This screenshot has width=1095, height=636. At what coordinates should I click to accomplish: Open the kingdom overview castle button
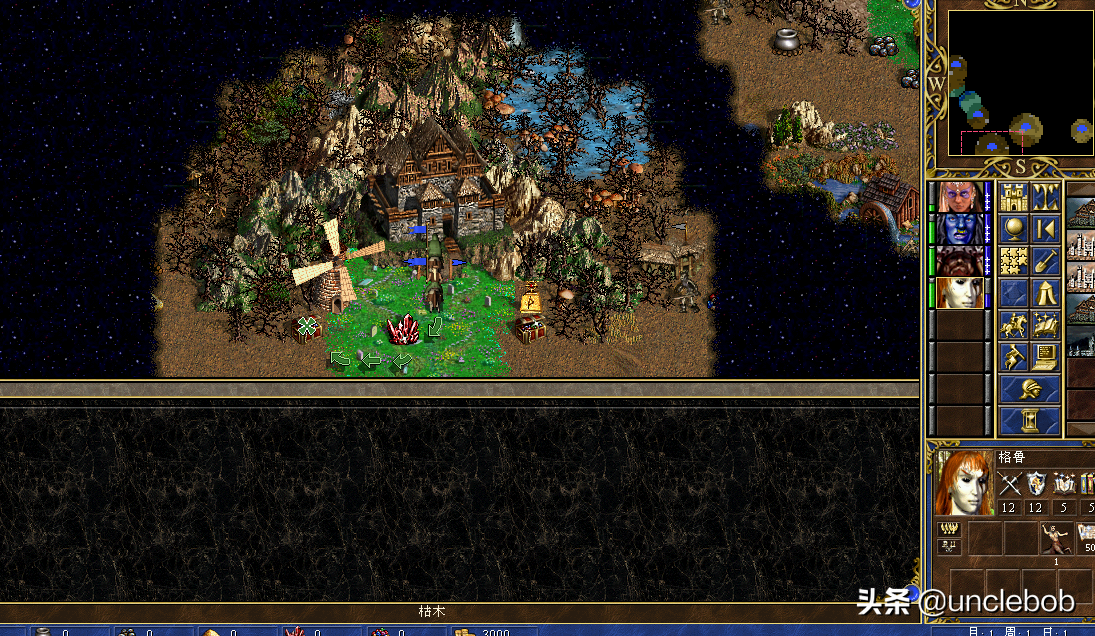[x=1014, y=197]
